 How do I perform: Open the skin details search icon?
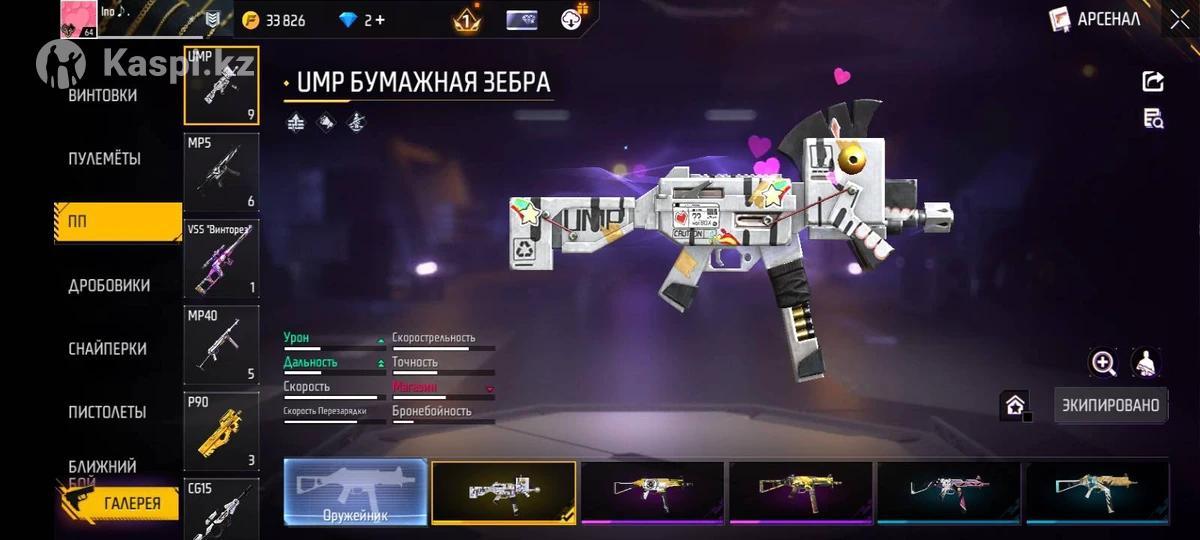pyautogui.click(x=1153, y=119)
